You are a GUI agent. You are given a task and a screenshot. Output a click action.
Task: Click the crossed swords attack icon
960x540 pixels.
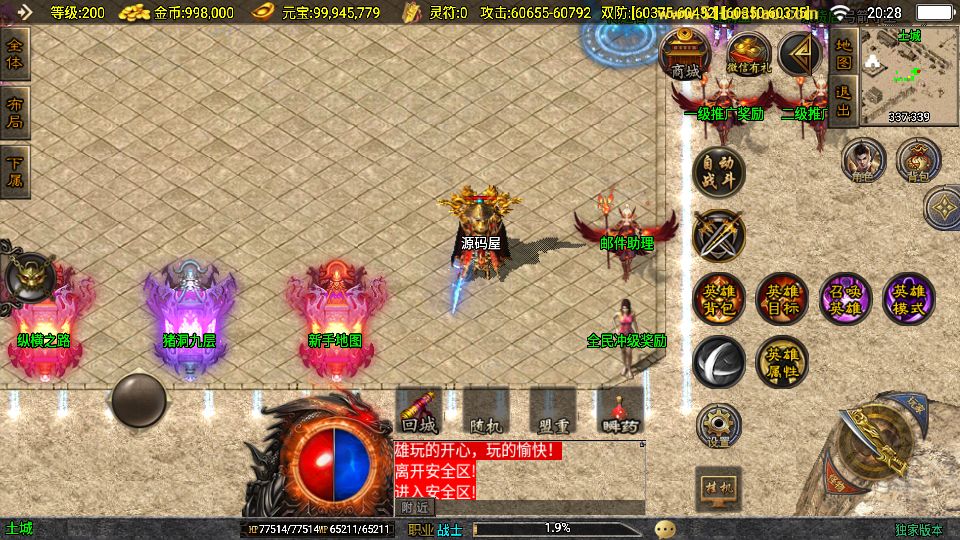click(718, 235)
